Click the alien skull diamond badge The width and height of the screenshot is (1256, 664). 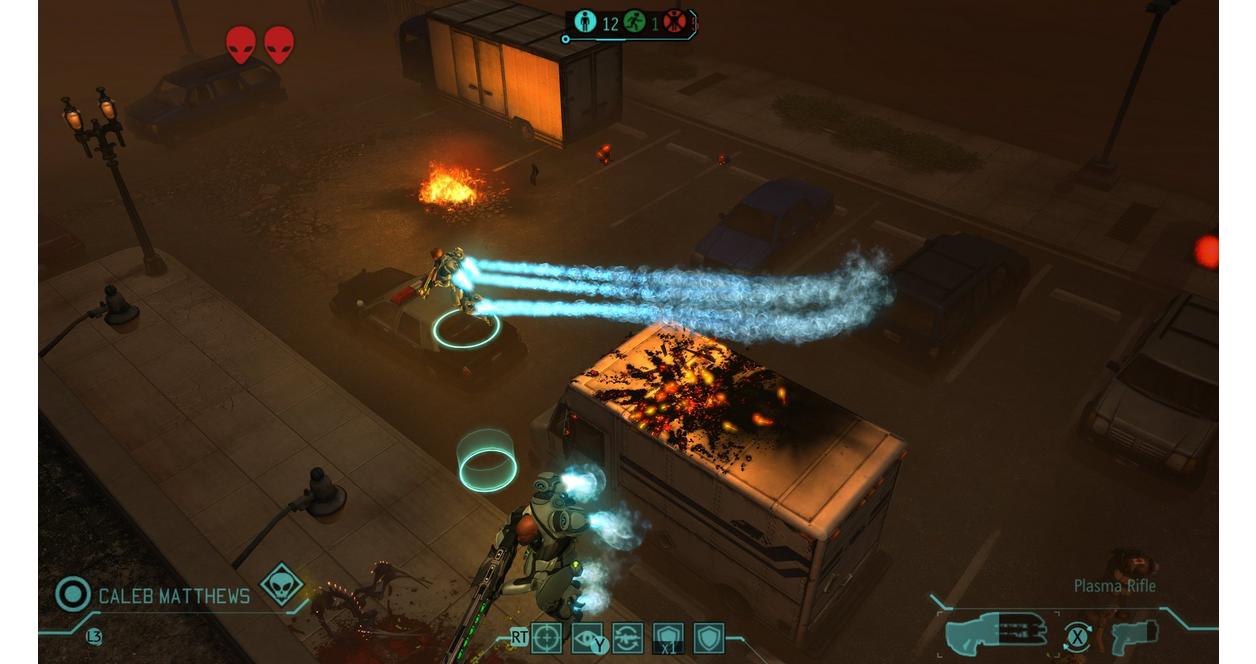[x=281, y=584]
